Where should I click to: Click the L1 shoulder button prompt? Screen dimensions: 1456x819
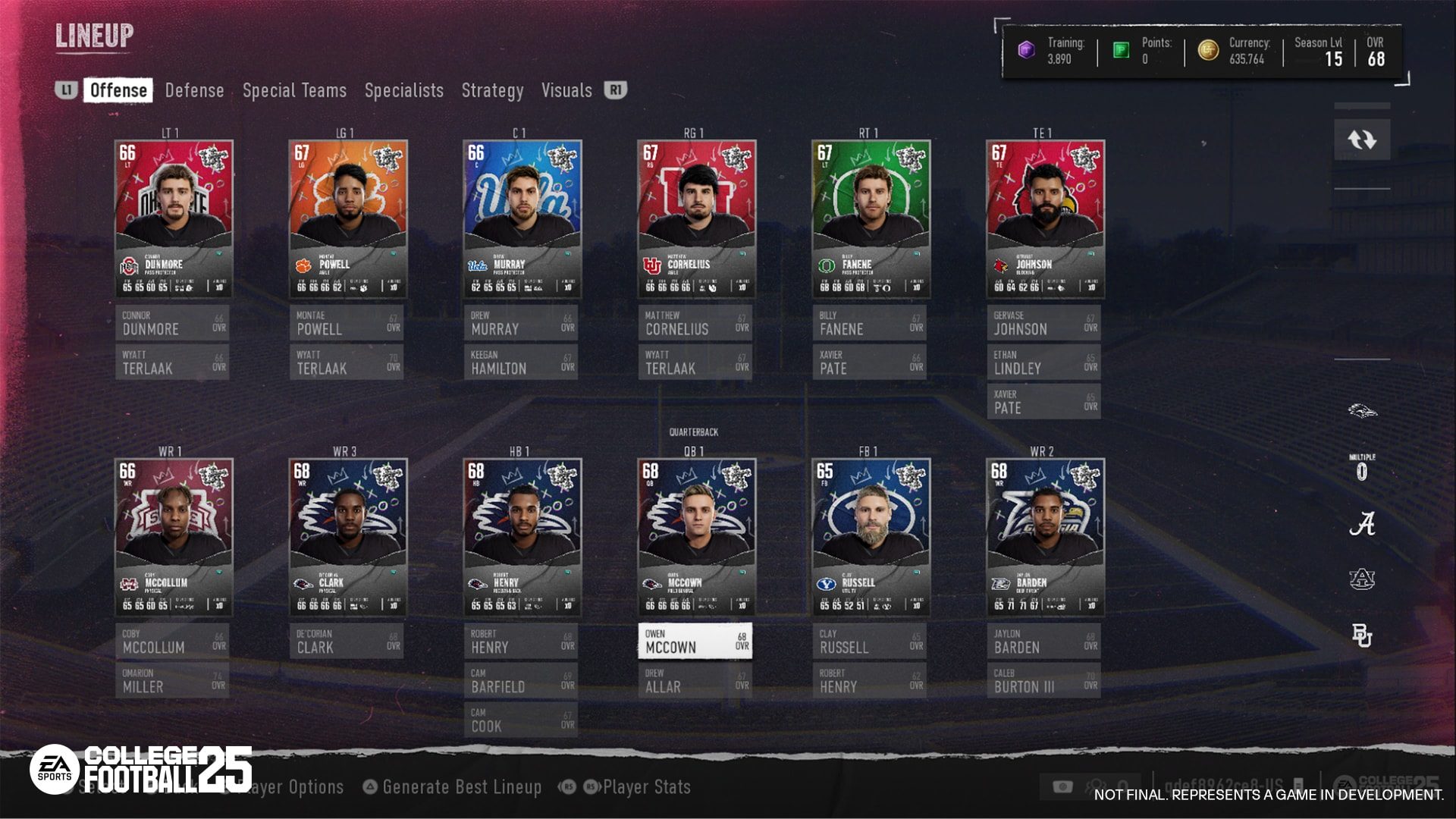coord(65,89)
